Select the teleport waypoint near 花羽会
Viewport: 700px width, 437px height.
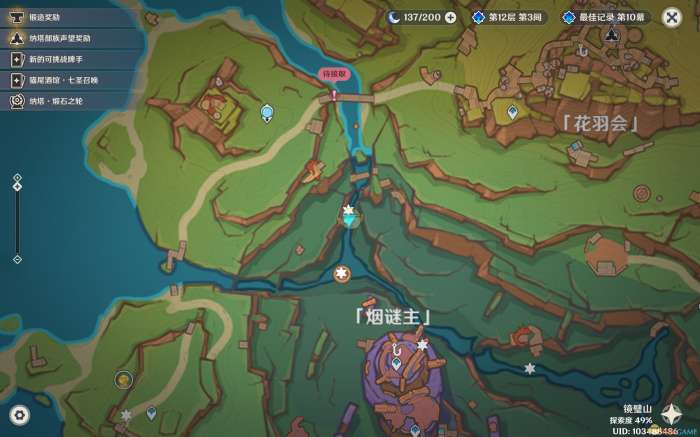pos(512,114)
